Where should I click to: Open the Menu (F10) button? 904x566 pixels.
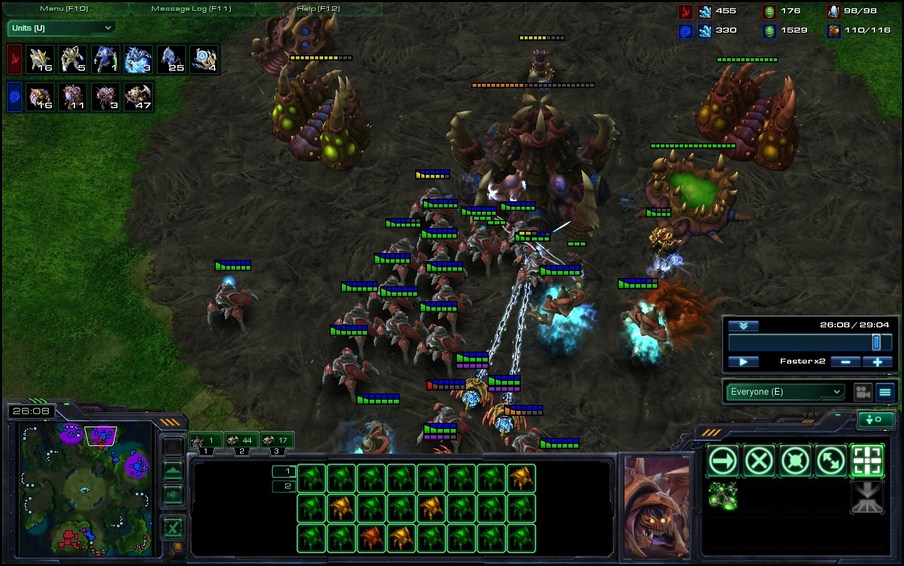65,9
